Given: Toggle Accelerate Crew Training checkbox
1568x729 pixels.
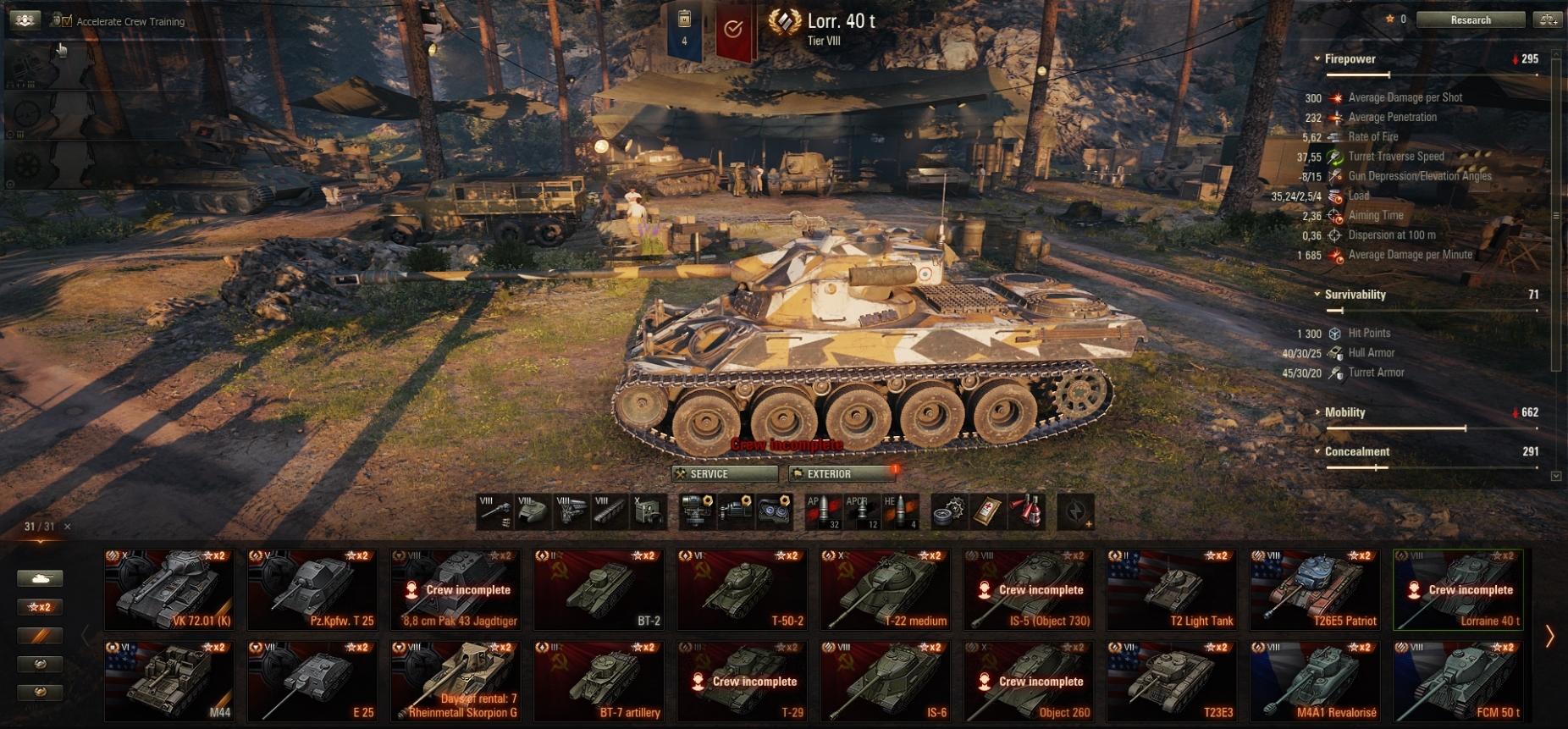Looking at the screenshot, I should pos(66,21).
